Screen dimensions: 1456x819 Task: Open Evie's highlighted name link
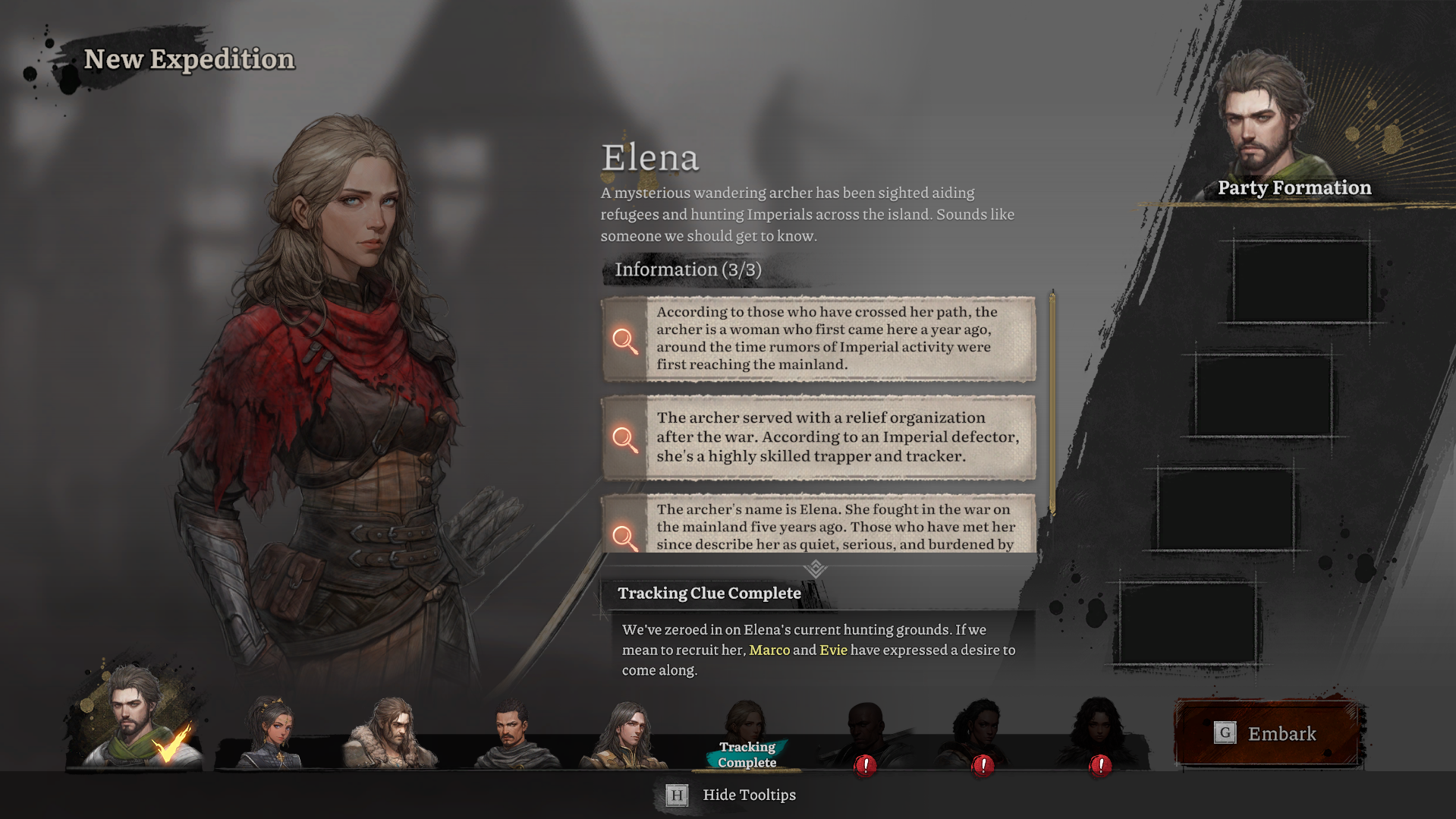click(x=833, y=650)
